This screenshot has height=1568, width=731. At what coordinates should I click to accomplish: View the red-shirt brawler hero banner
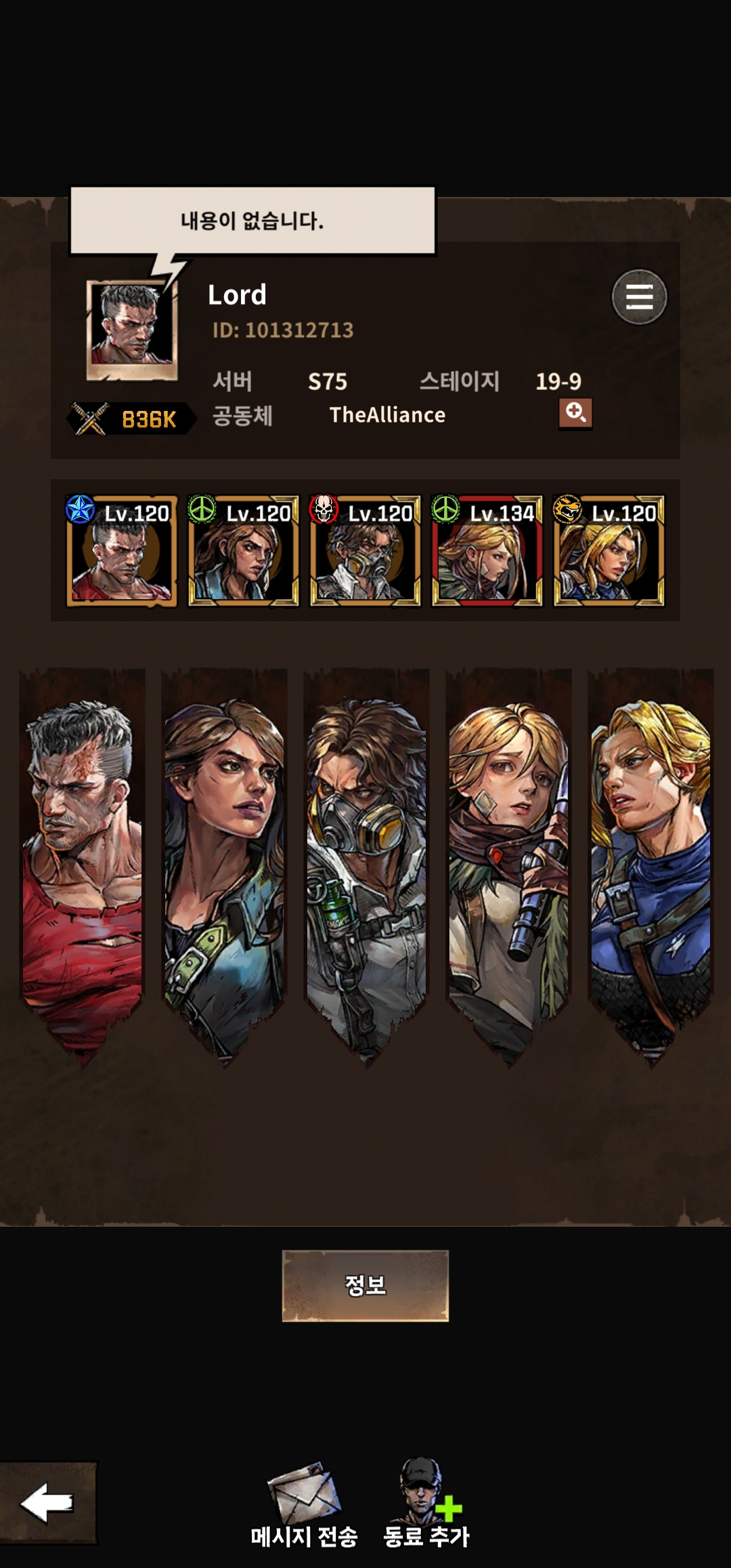pos(83,860)
